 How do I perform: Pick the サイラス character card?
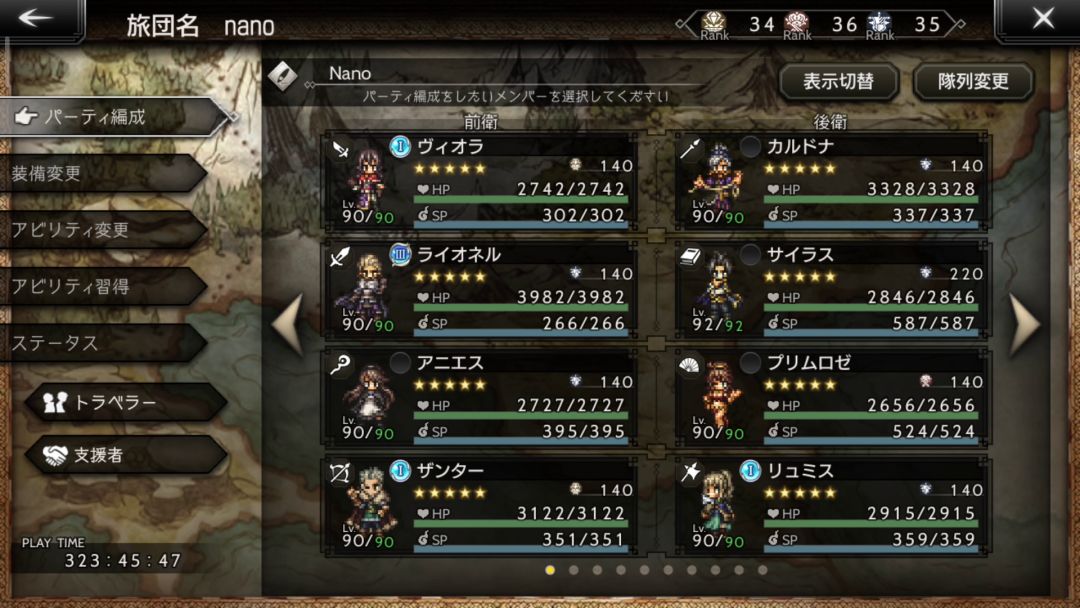[832, 288]
